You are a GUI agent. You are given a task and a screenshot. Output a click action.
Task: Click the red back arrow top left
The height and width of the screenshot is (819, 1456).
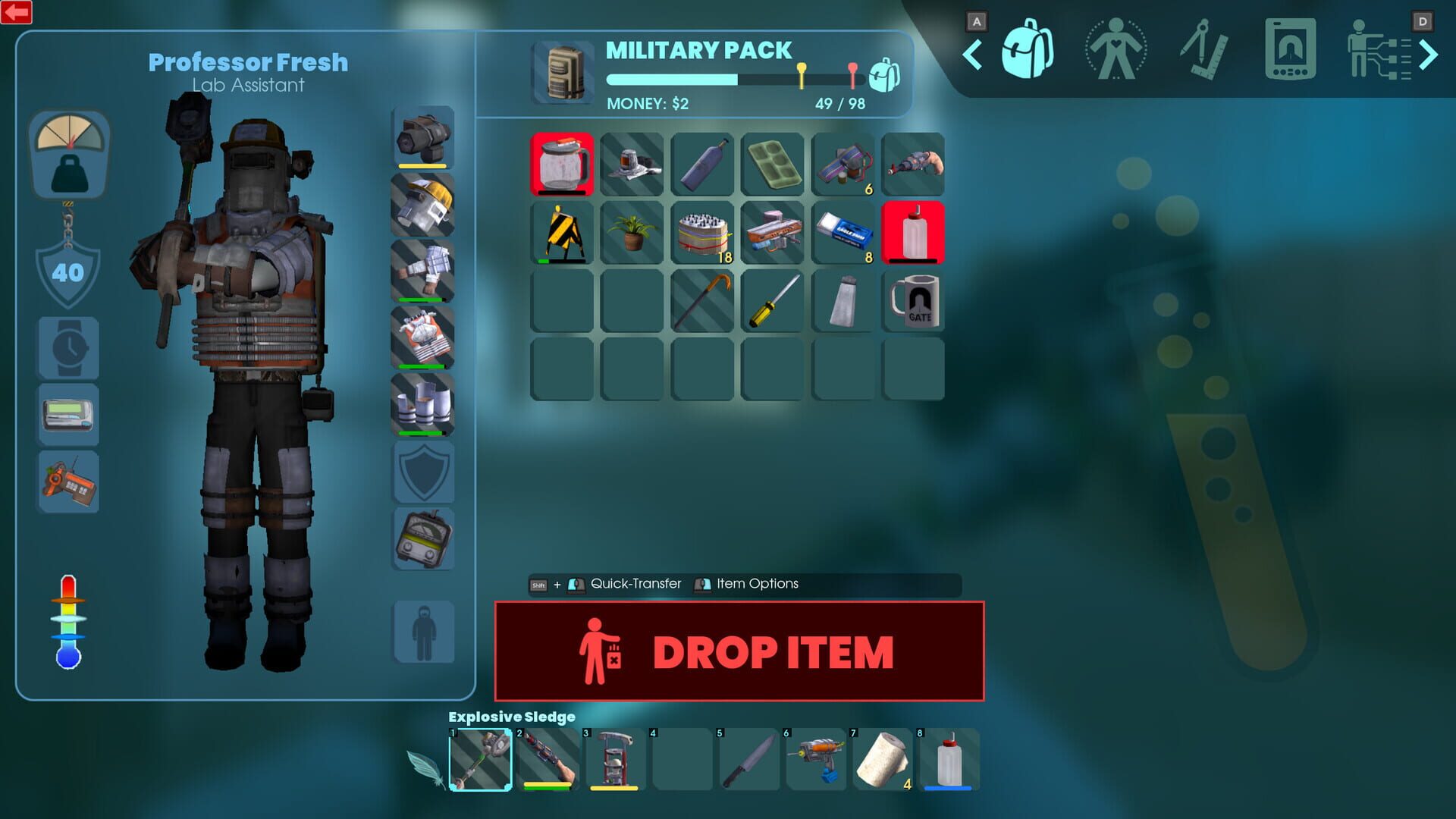pos(16,13)
